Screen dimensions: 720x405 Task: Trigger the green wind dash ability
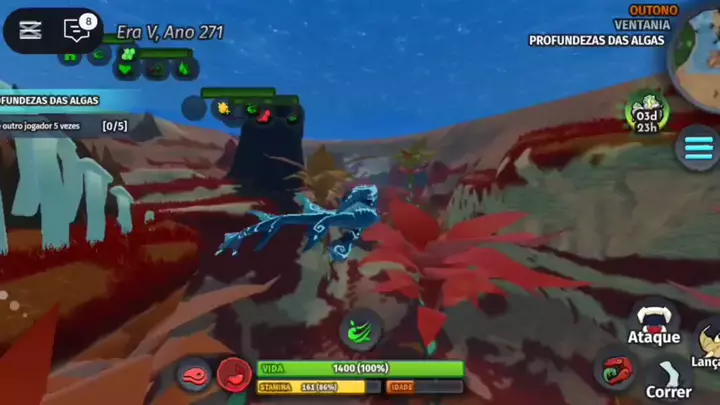(x=359, y=327)
